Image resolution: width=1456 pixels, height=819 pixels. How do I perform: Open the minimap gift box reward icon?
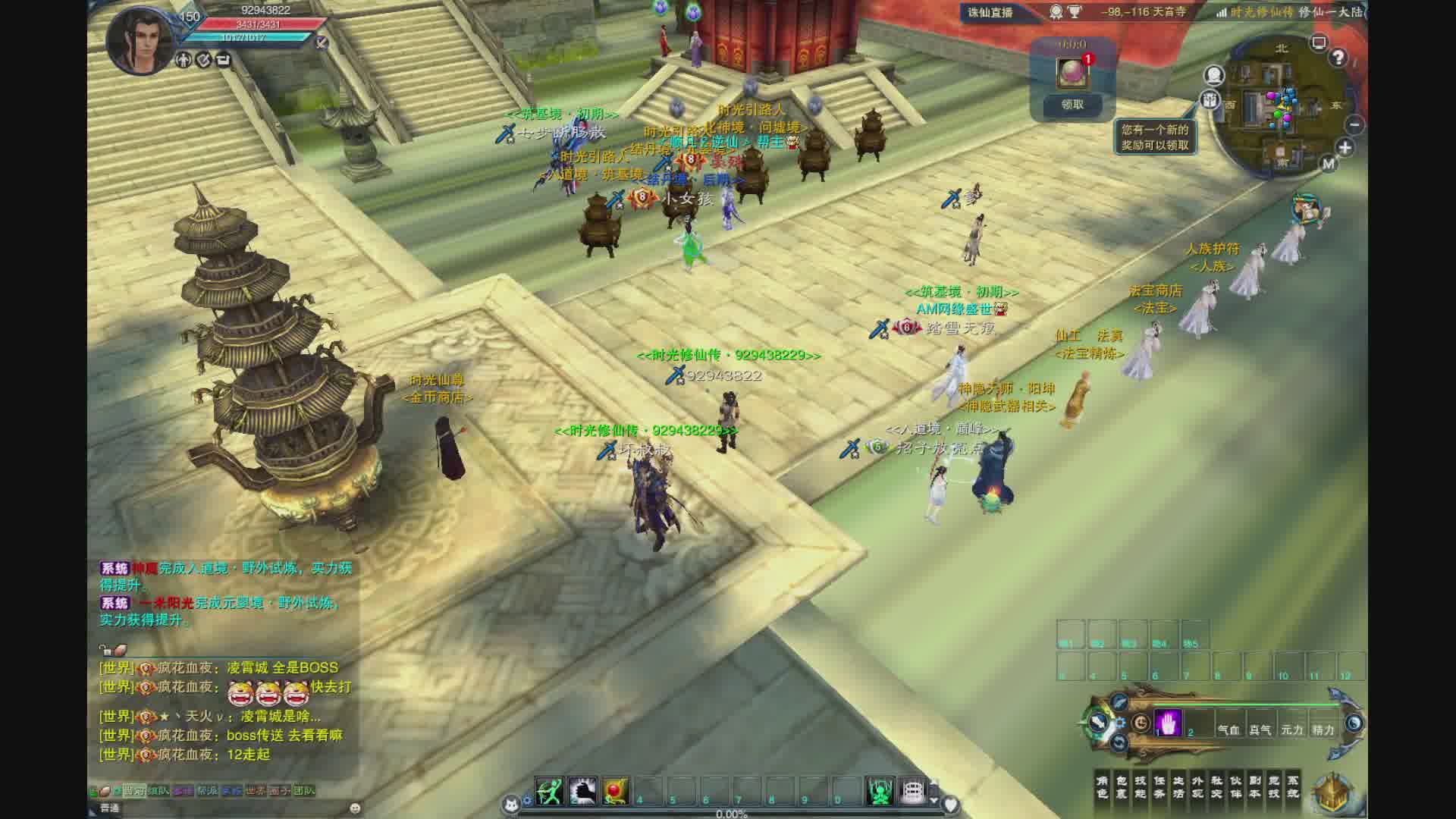pos(1210,99)
